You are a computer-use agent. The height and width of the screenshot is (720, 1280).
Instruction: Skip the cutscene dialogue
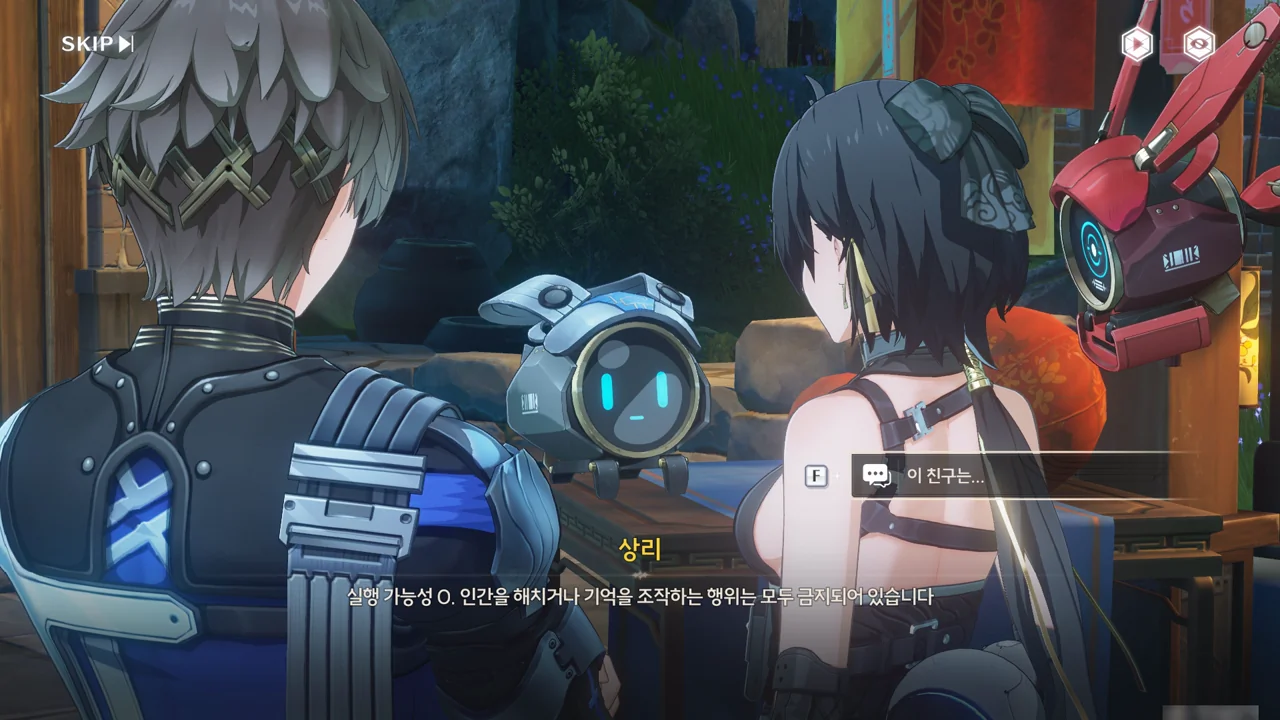point(97,44)
